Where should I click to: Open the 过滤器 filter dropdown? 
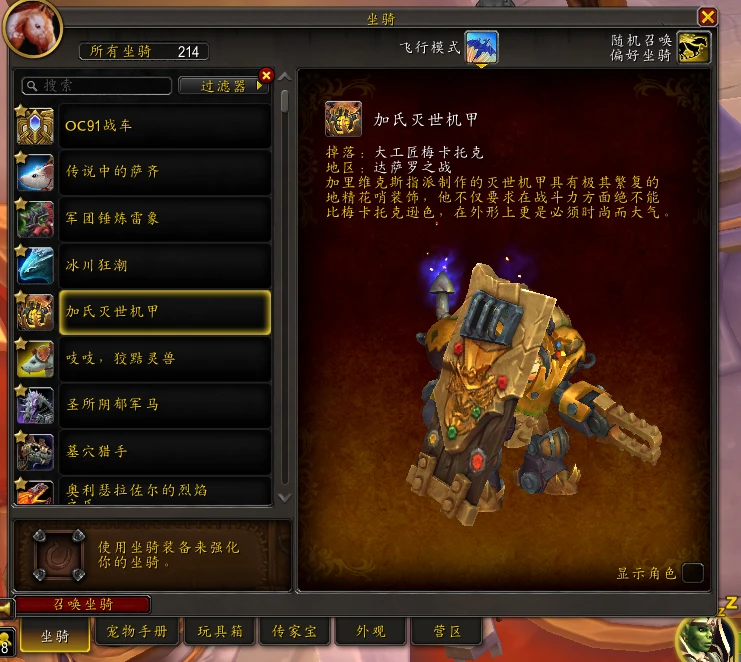[223, 86]
